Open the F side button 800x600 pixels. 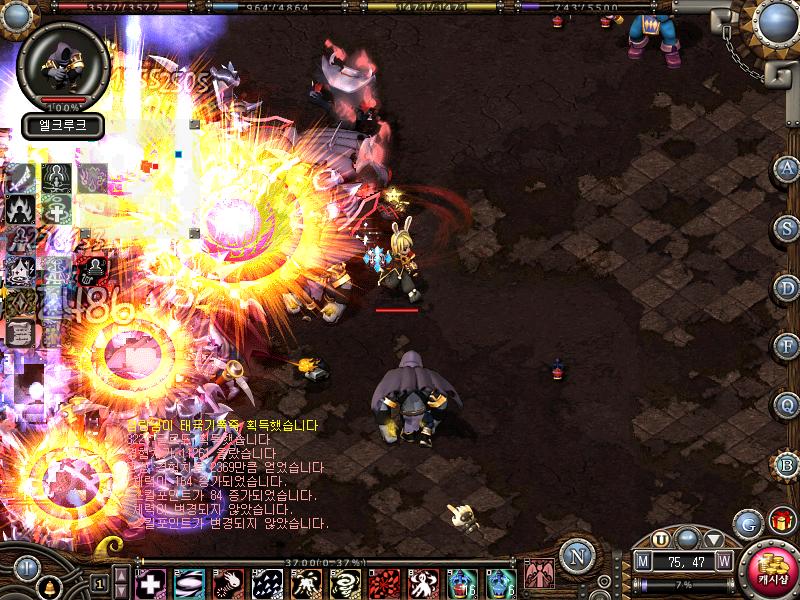pyautogui.click(x=787, y=346)
